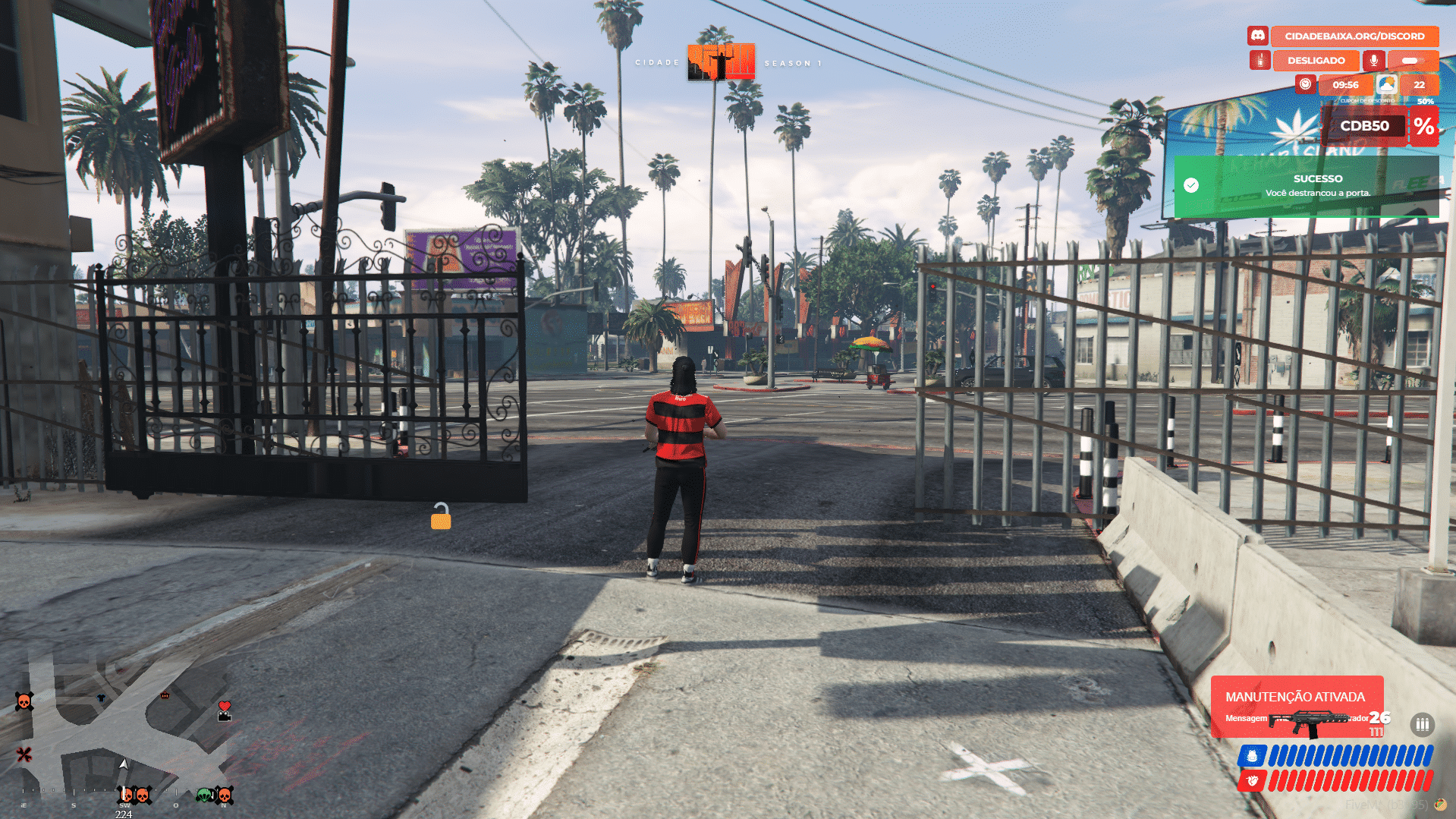Click the round bullets ammo icon
The height and width of the screenshot is (819, 1456).
click(1422, 724)
